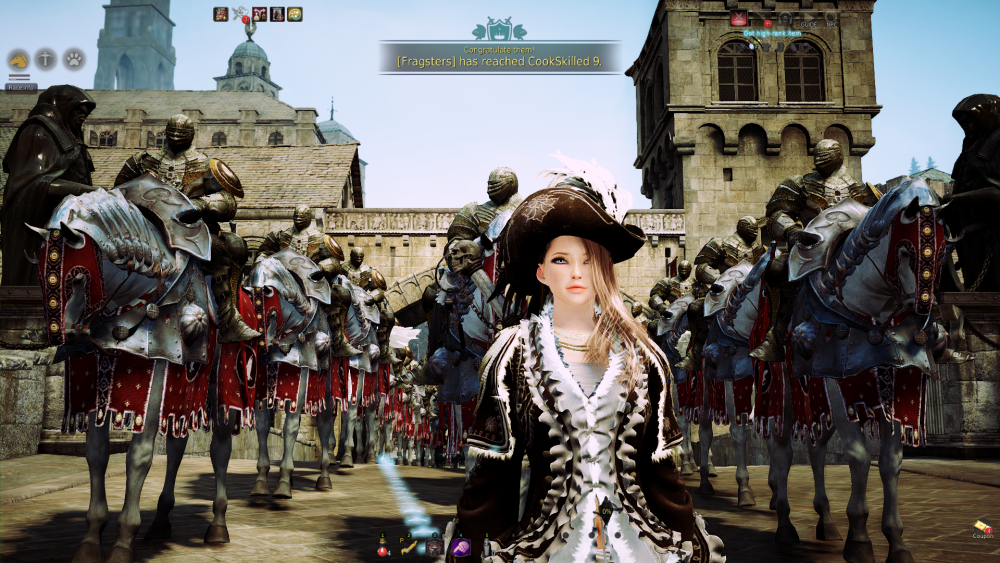The width and height of the screenshot is (1000, 563).
Task: Open the Coupon icon
Action: pyautogui.click(x=981, y=527)
